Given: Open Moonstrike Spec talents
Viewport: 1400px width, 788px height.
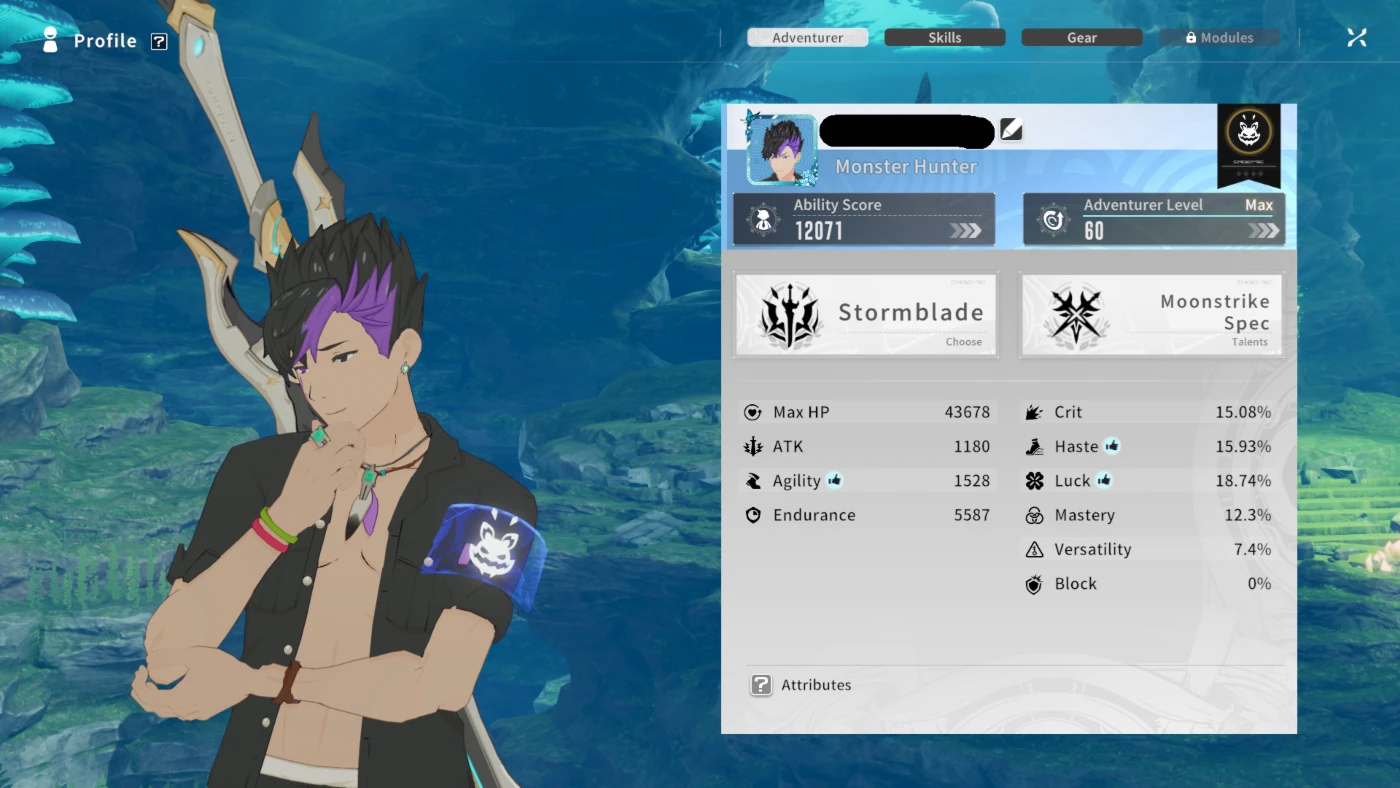Looking at the screenshot, I should click(1150, 314).
